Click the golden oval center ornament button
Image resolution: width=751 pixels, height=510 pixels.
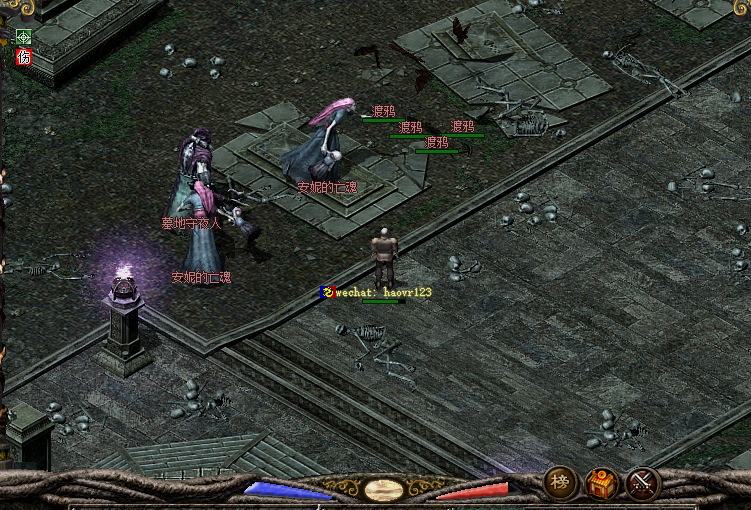pyautogui.click(x=384, y=490)
